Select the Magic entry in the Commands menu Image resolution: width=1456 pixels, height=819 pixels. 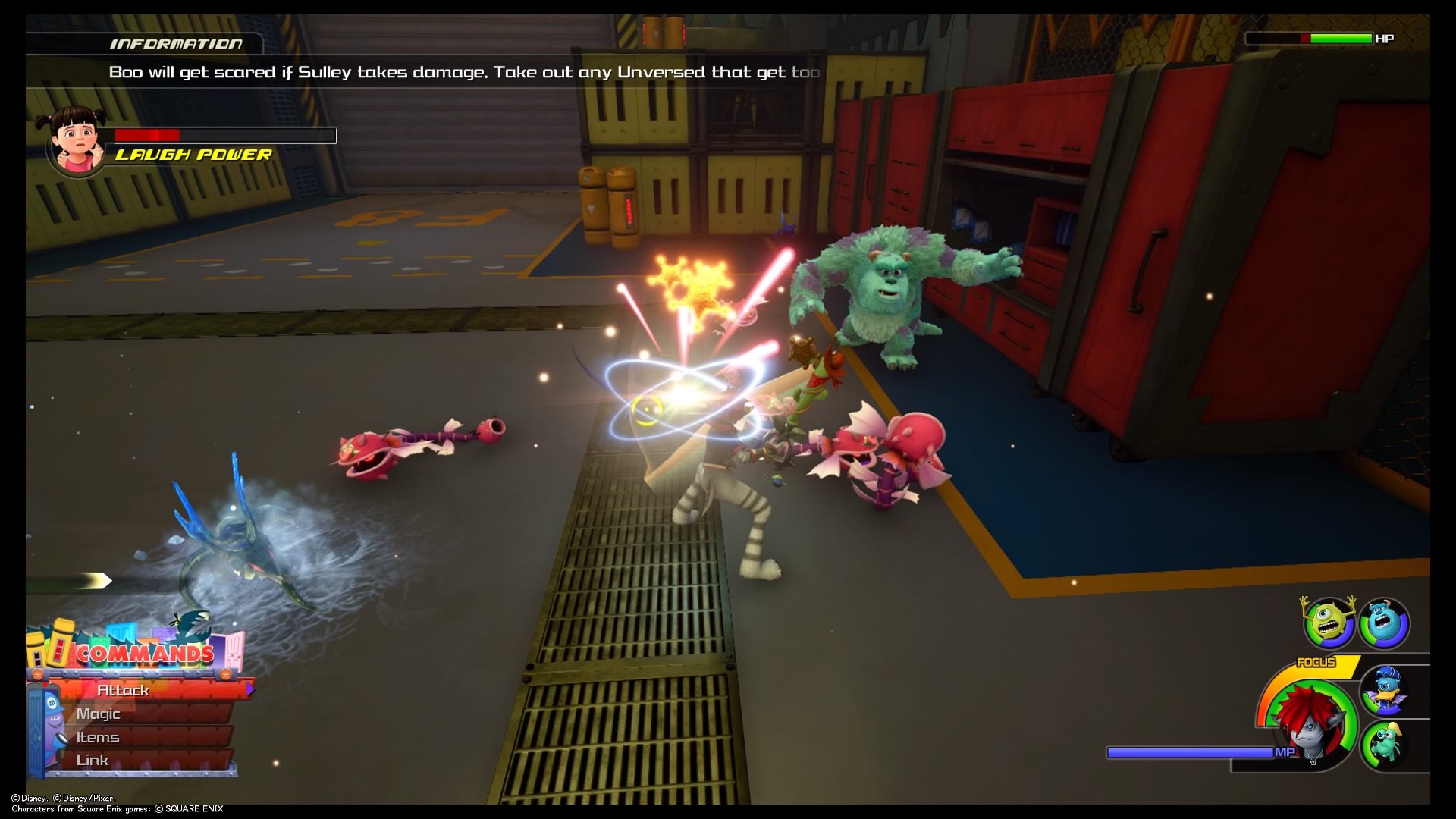tap(98, 714)
